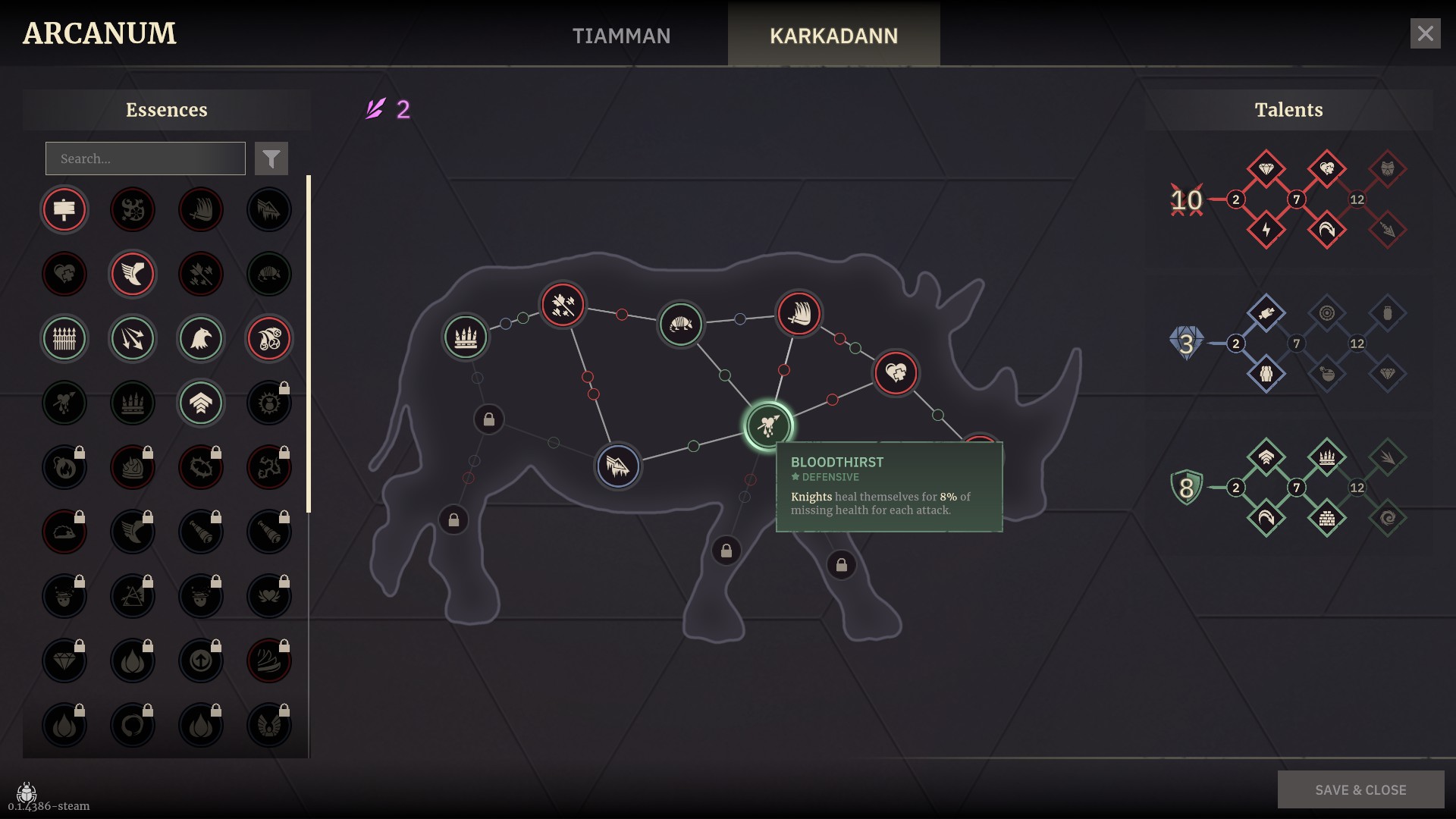Screen dimensions: 1456x819
Task: Select the chevron rank essence
Action: click(x=201, y=403)
